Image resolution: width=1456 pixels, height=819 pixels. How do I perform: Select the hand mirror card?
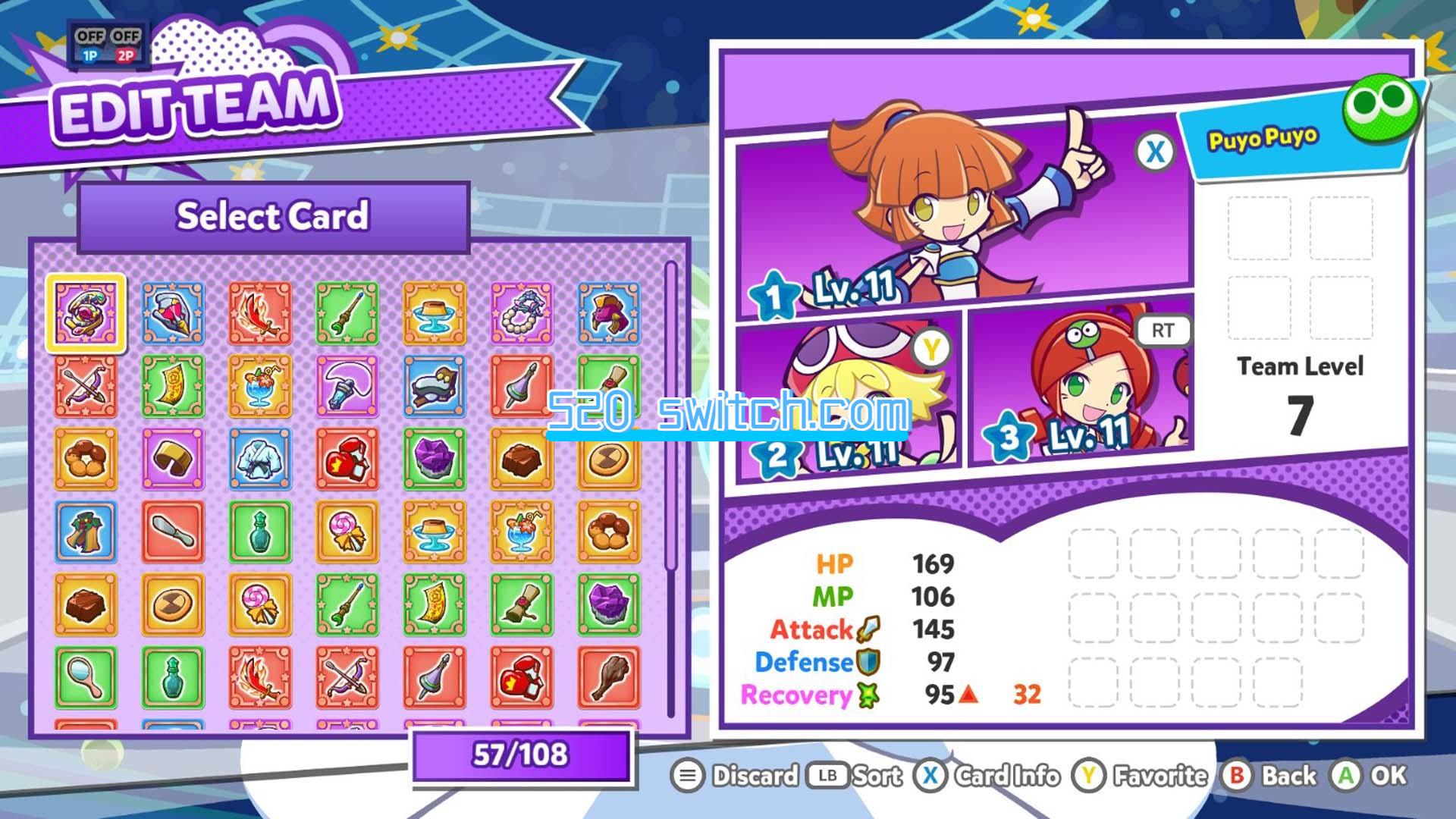tap(86, 677)
